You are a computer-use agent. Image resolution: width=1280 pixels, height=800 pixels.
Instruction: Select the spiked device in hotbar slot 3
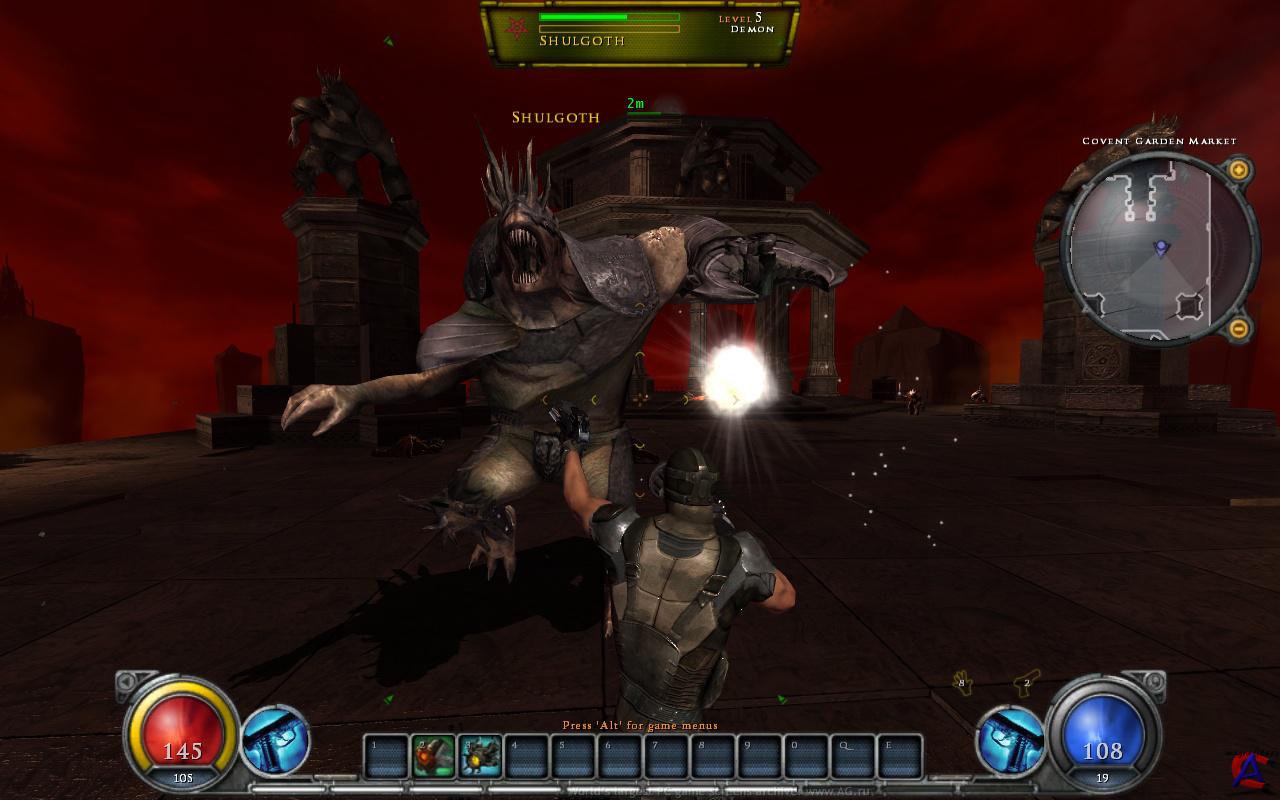pos(481,757)
